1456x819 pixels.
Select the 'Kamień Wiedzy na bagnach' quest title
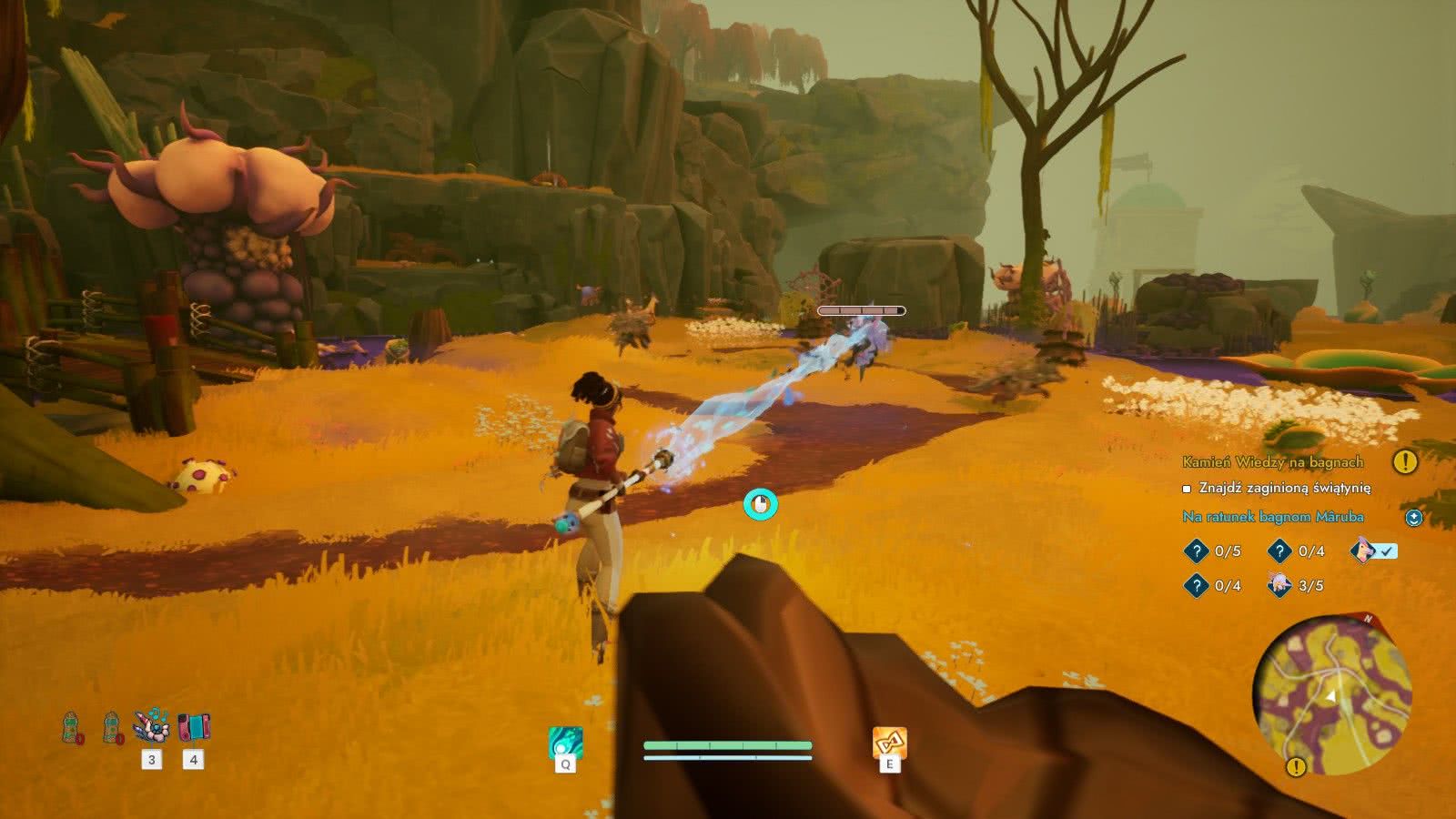click(1272, 462)
